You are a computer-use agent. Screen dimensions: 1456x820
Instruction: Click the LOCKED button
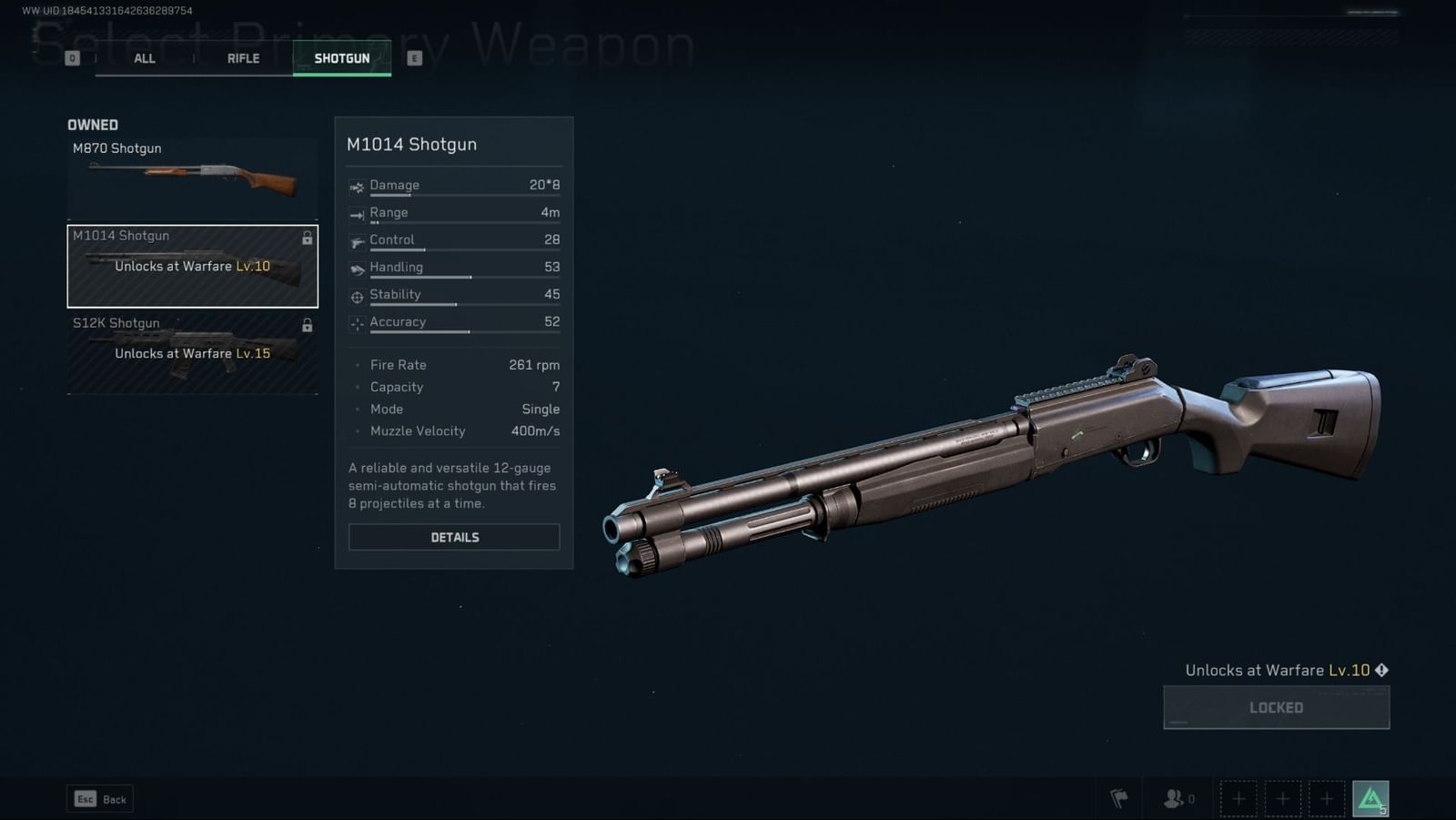(1276, 707)
